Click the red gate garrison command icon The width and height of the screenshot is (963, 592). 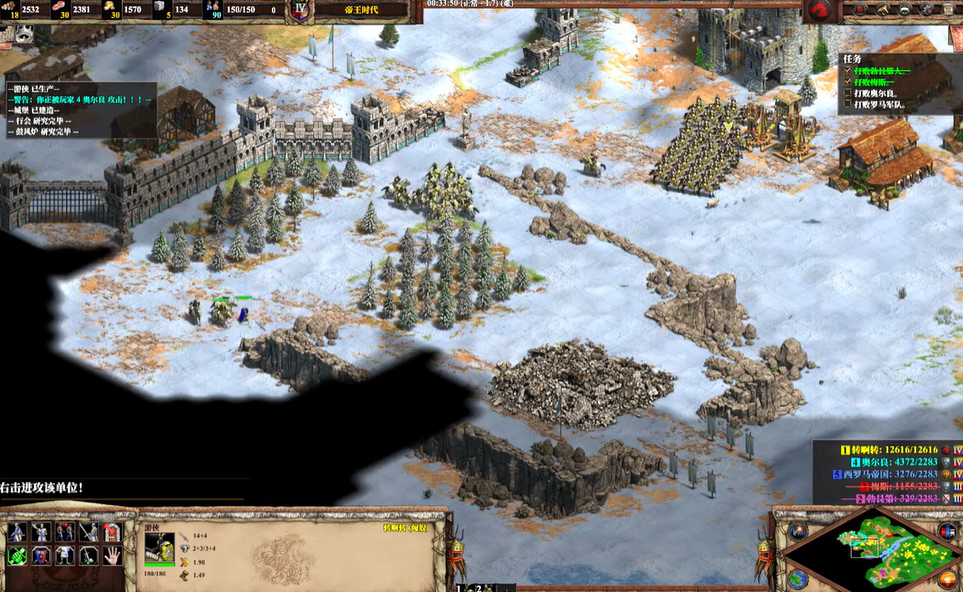coord(112,532)
